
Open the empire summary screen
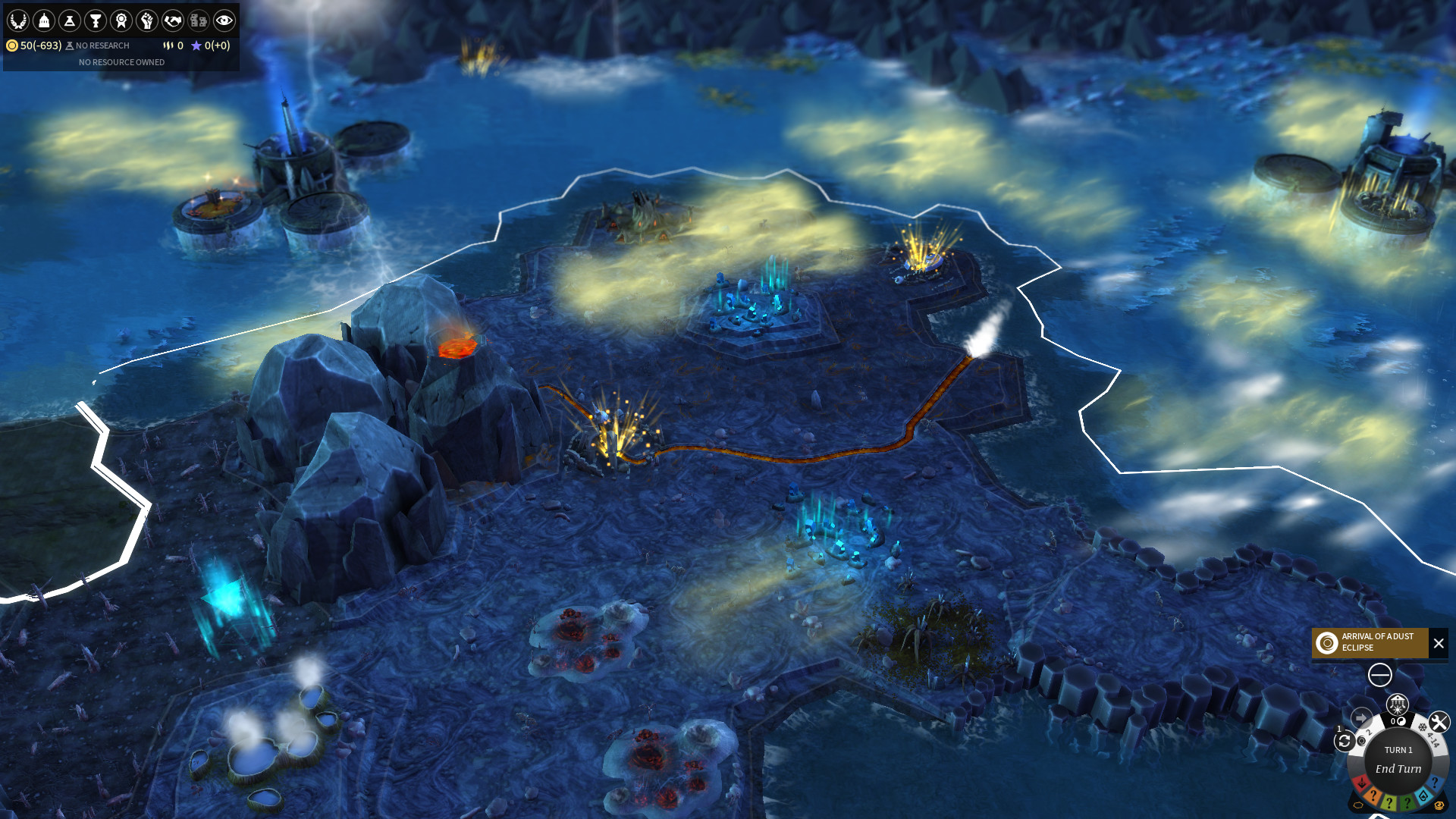tap(18, 21)
